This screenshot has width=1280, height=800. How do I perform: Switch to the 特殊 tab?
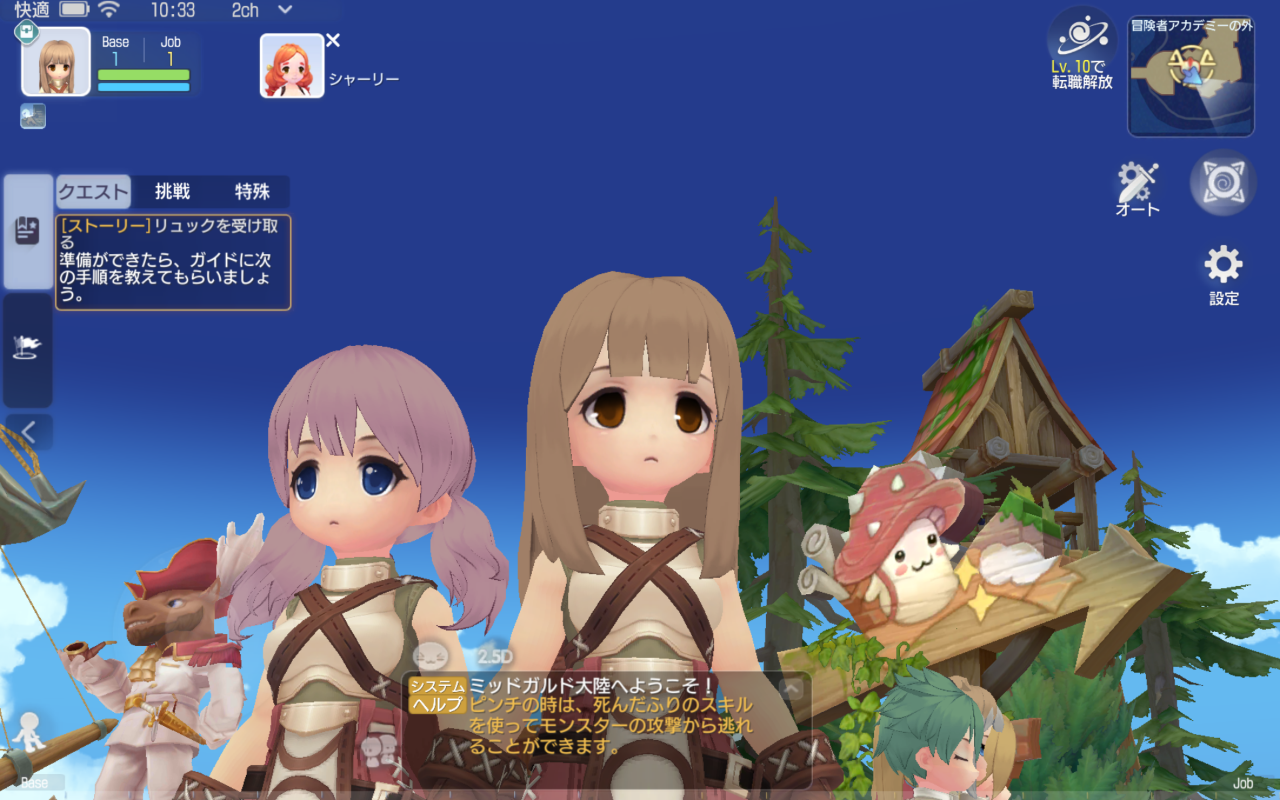(x=252, y=192)
